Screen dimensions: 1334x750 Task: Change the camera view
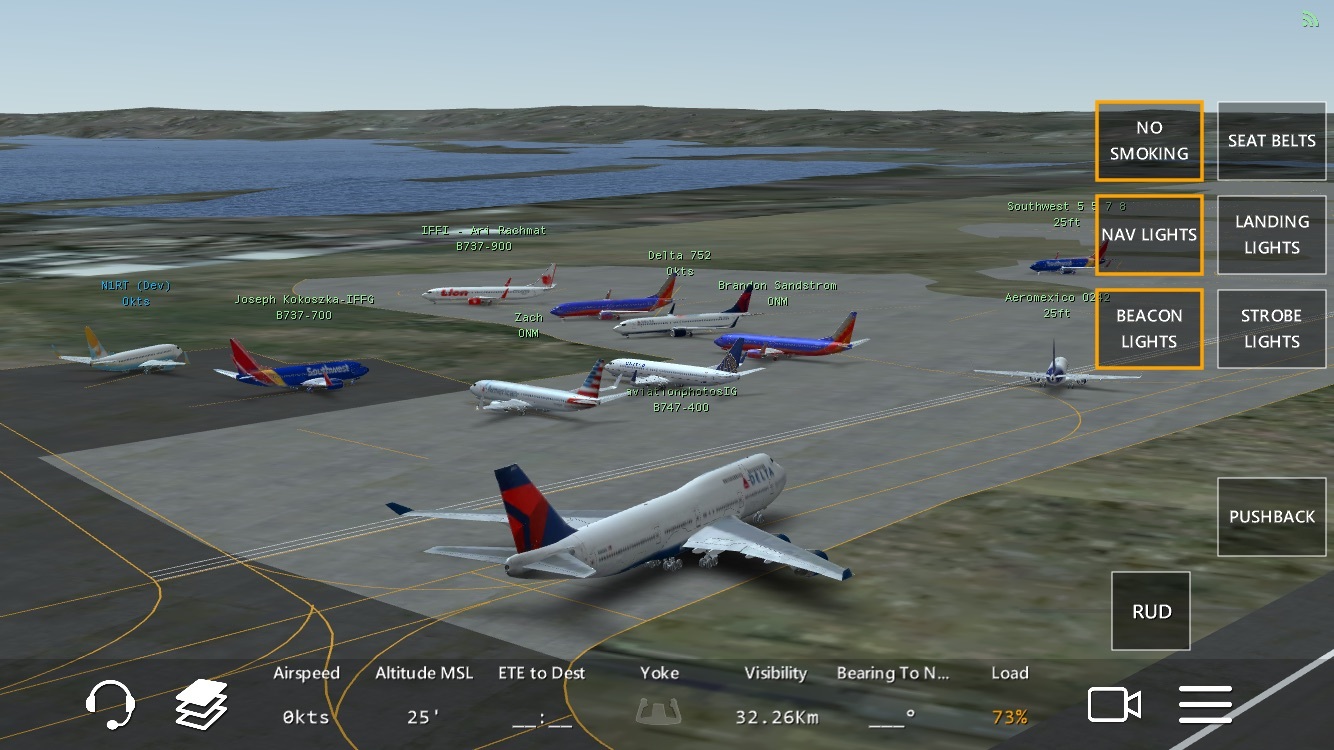pos(1114,705)
